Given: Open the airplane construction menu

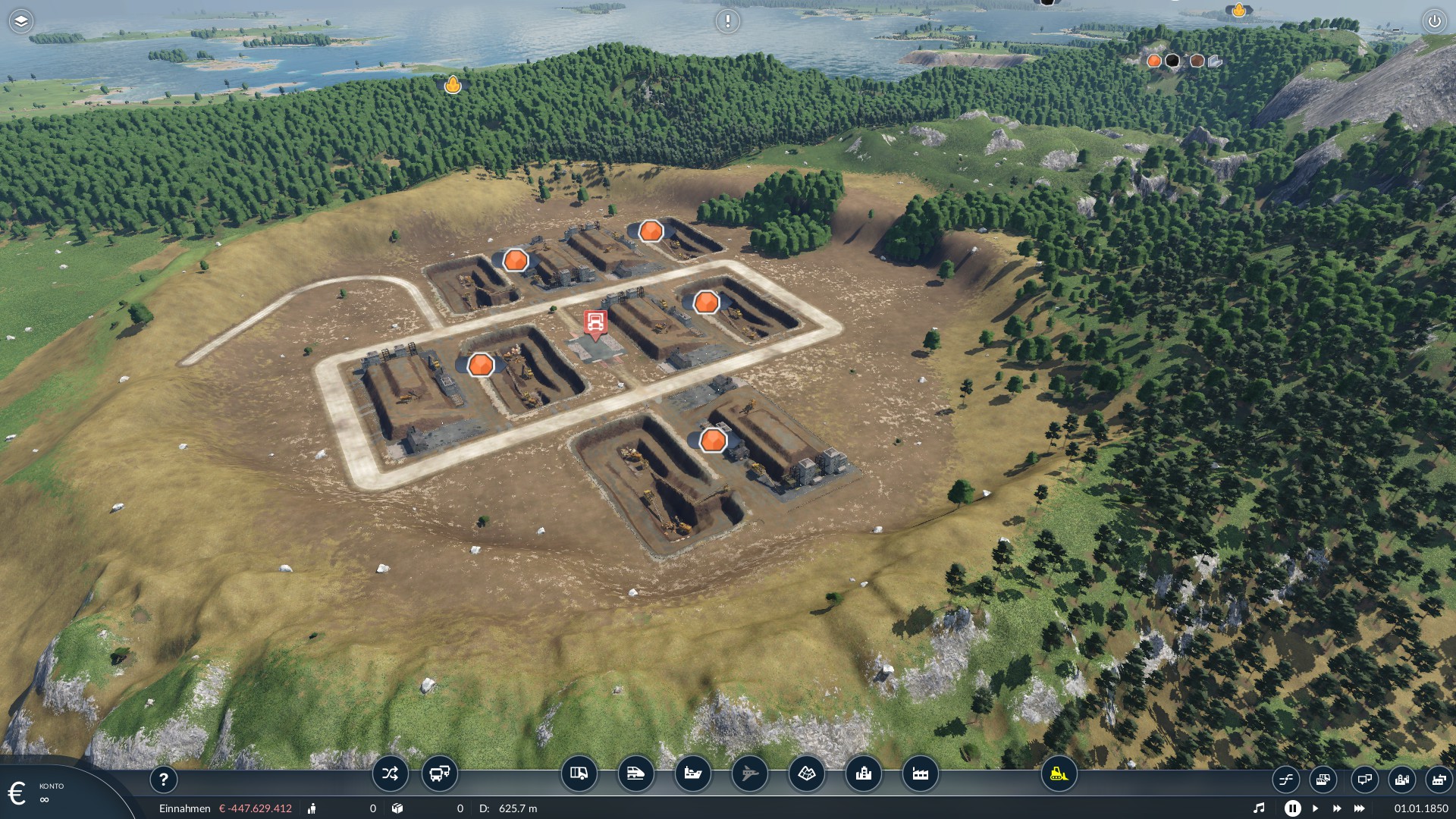Looking at the screenshot, I should coord(749,773).
